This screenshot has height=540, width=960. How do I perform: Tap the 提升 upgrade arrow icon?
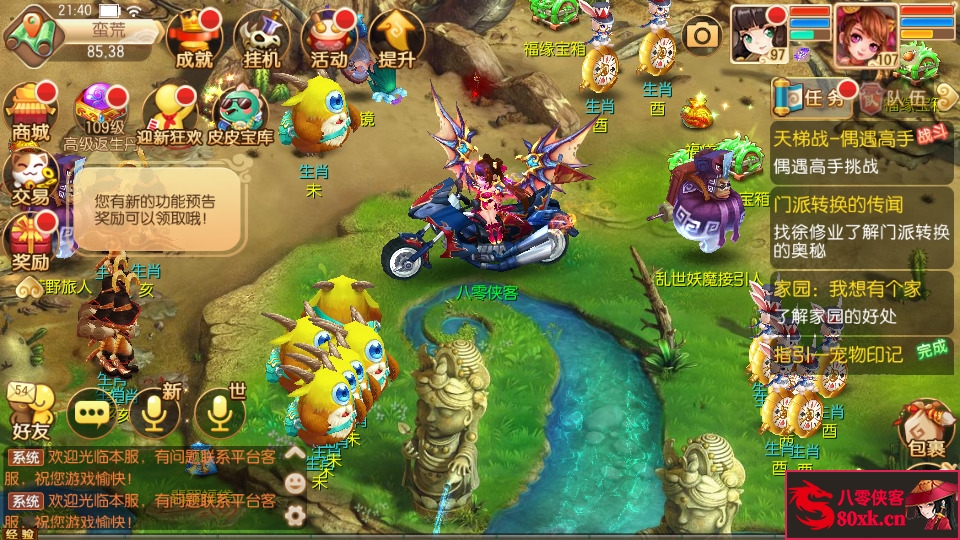coord(396,38)
